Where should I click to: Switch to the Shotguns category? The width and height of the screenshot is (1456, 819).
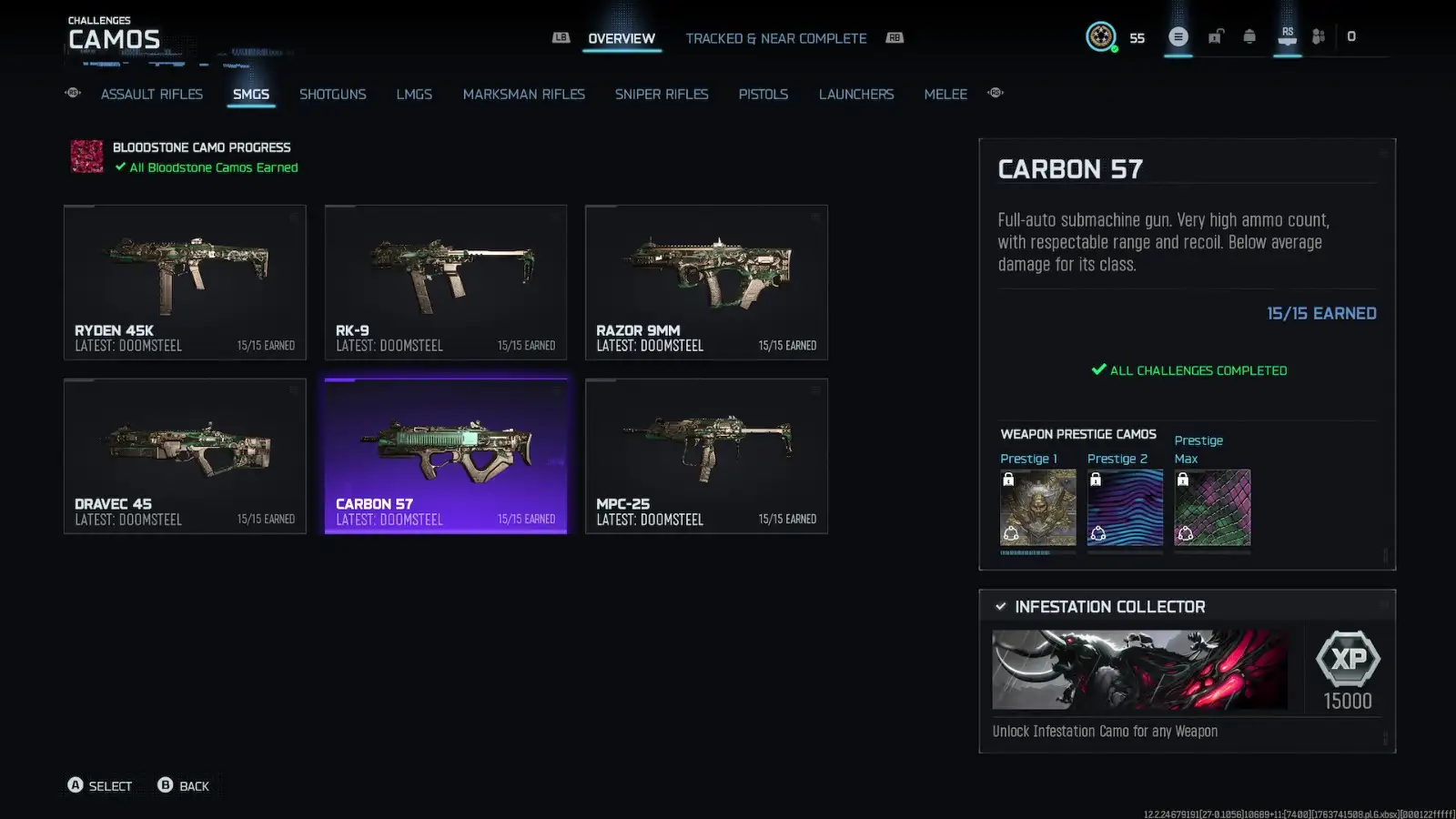333,94
